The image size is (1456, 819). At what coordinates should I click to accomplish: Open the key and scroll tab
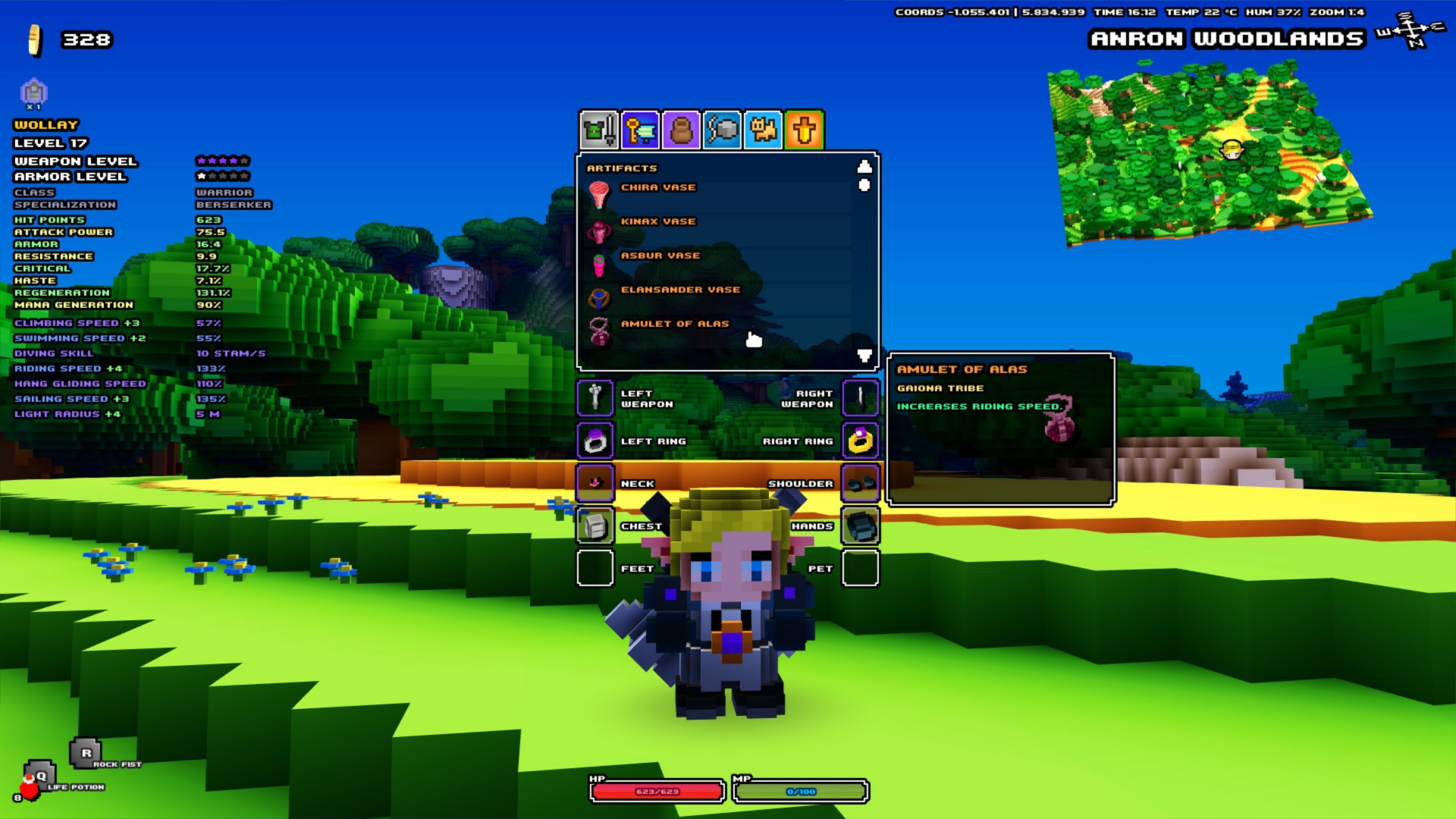point(640,130)
